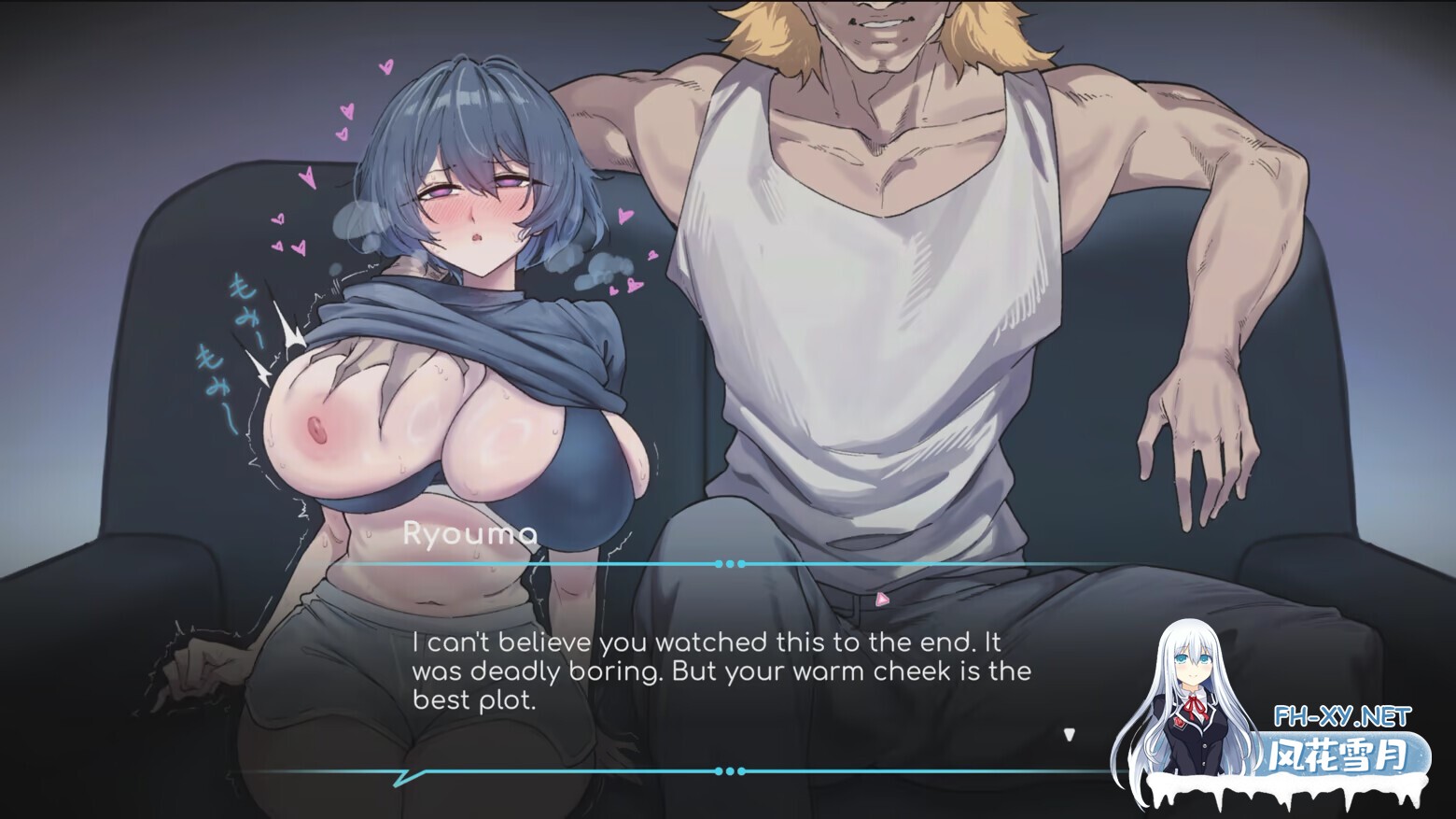This screenshot has height=819, width=1456.
Task: Select the Ryouma name label
Action: (x=471, y=534)
